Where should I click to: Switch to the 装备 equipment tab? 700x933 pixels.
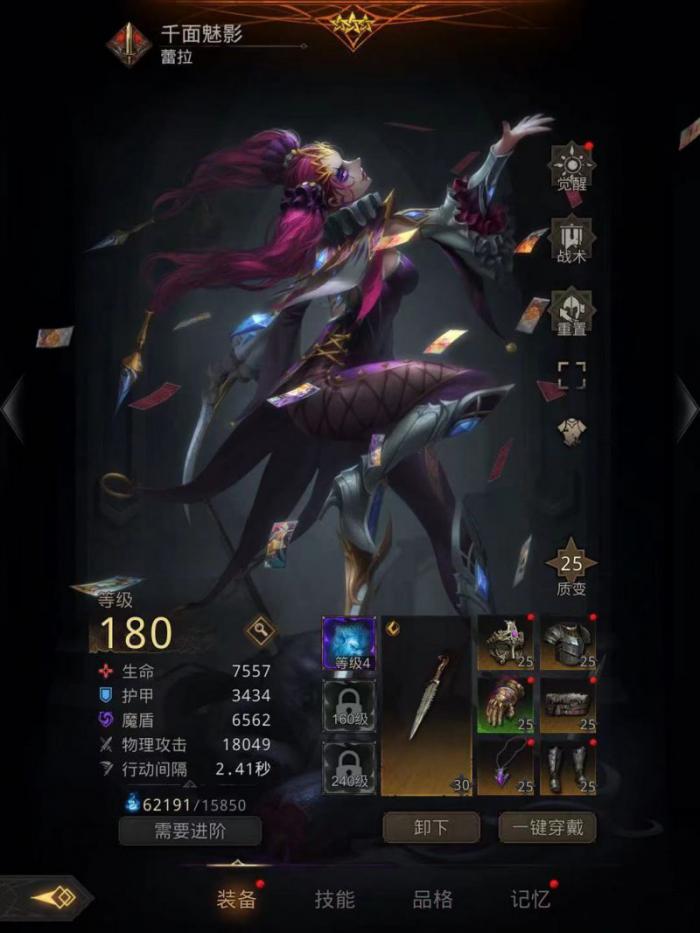tap(237, 898)
